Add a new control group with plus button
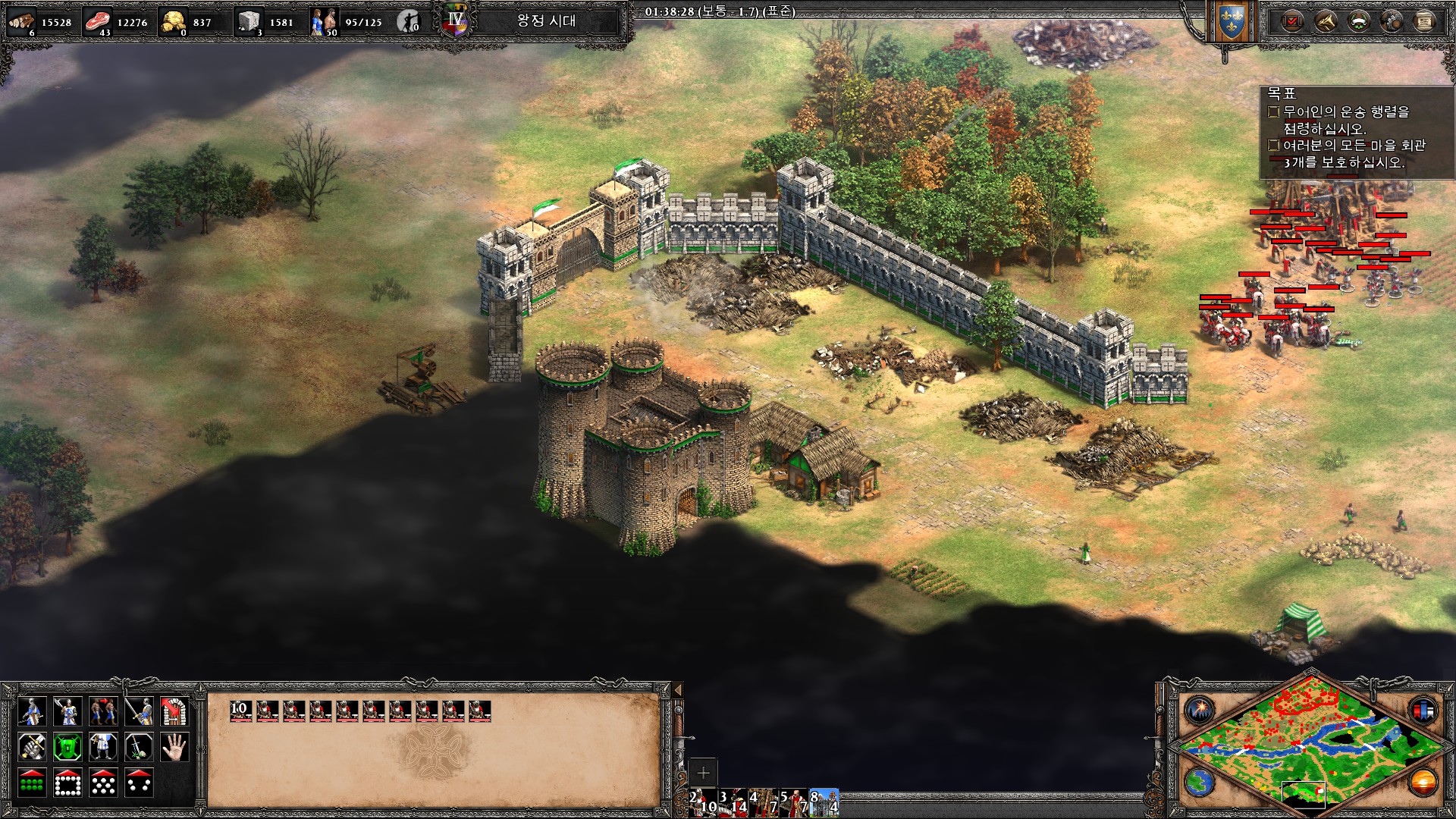The height and width of the screenshot is (819, 1456). [703, 773]
